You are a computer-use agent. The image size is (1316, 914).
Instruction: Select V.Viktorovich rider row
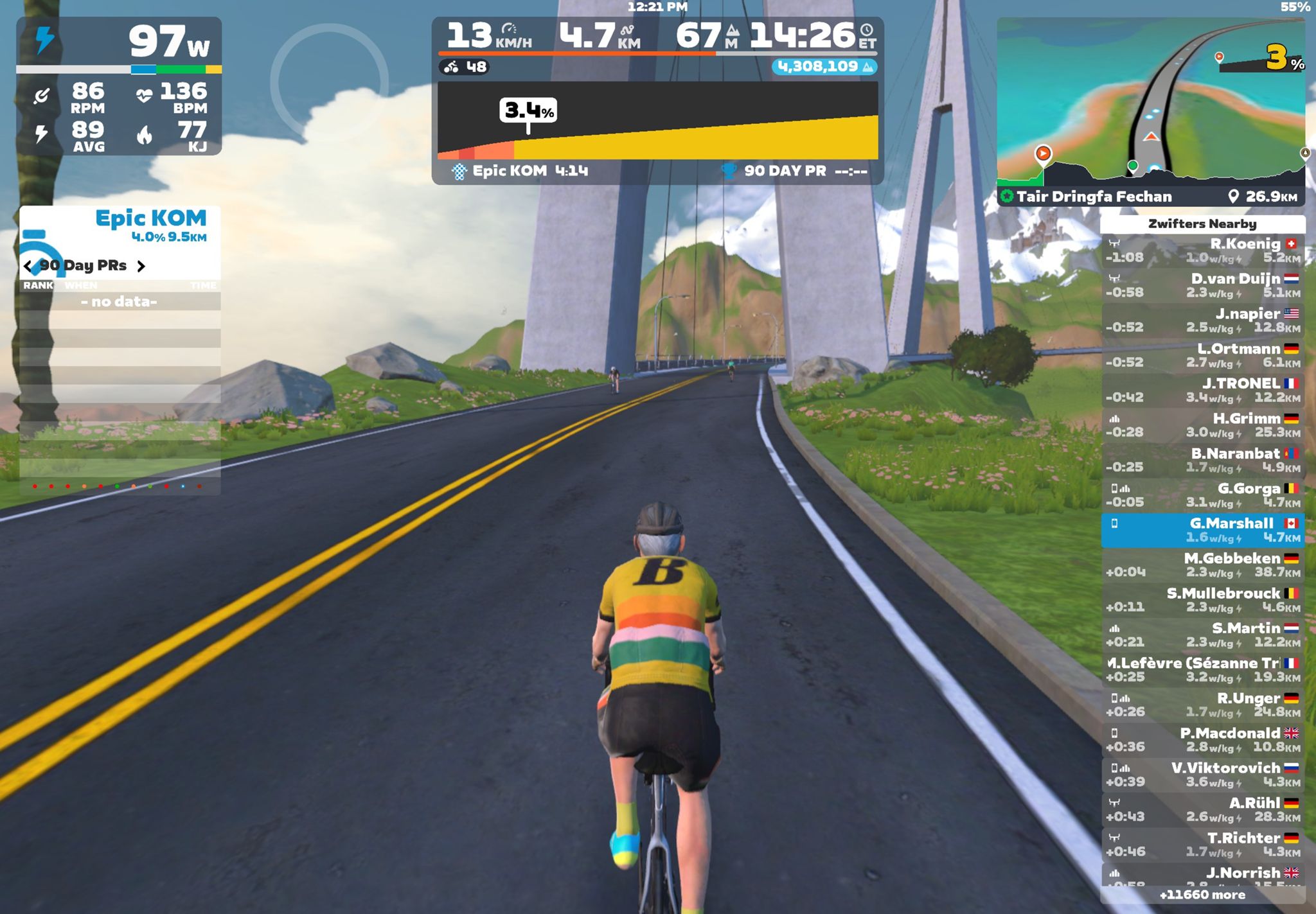[1202, 775]
